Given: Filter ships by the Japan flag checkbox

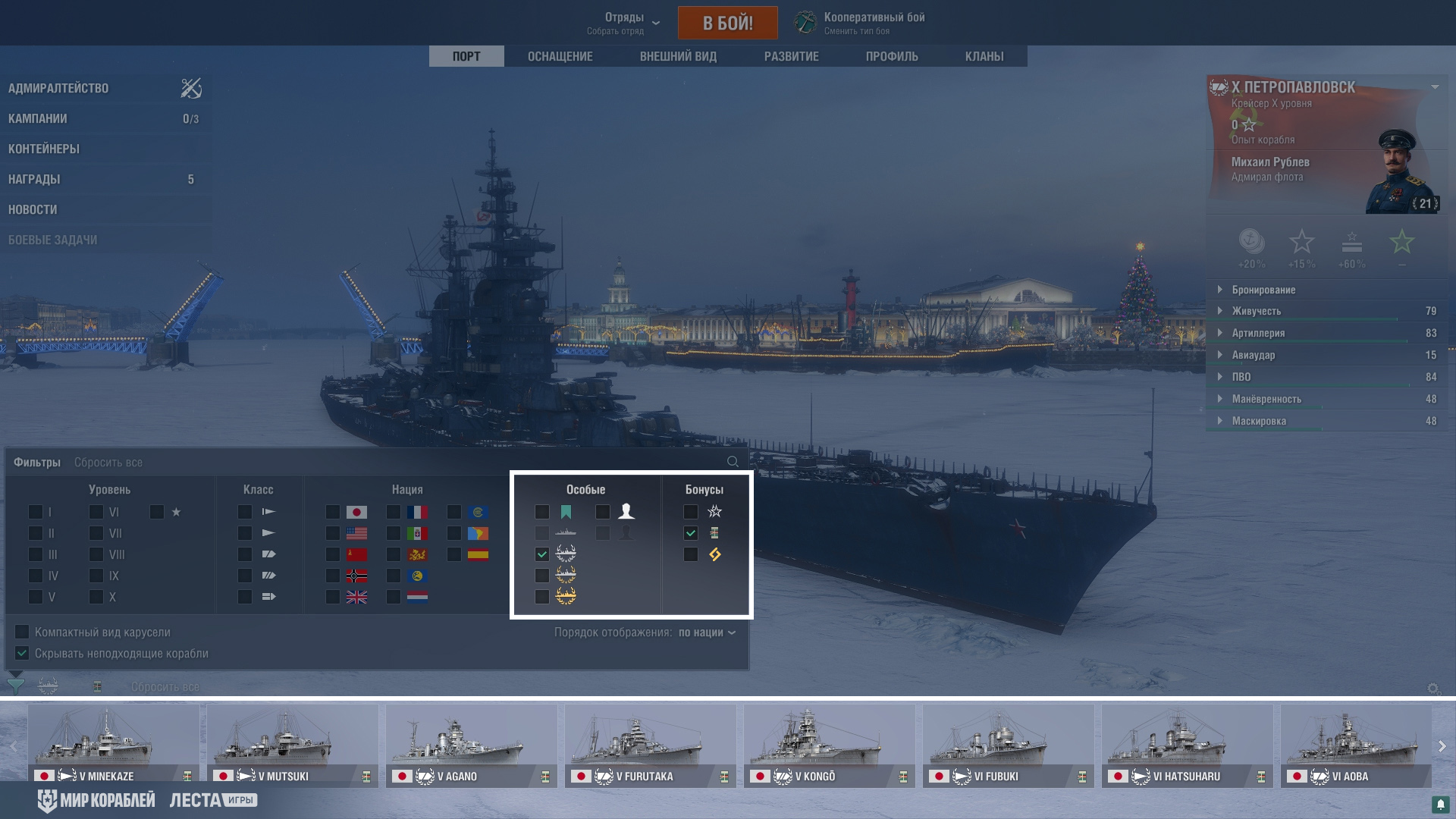Looking at the screenshot, I should coord(333,512).
